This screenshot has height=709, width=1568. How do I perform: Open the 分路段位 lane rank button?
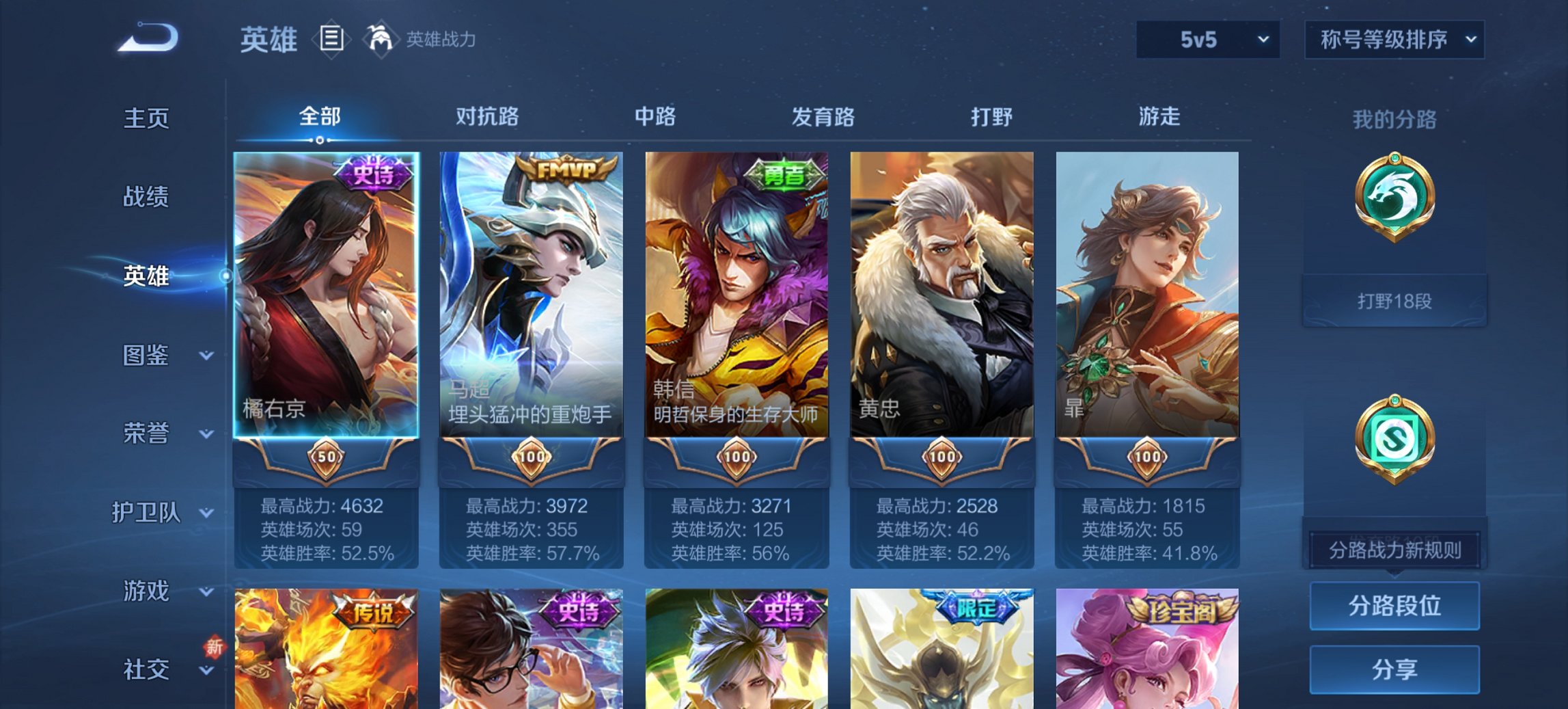[x=1394, y=606]
